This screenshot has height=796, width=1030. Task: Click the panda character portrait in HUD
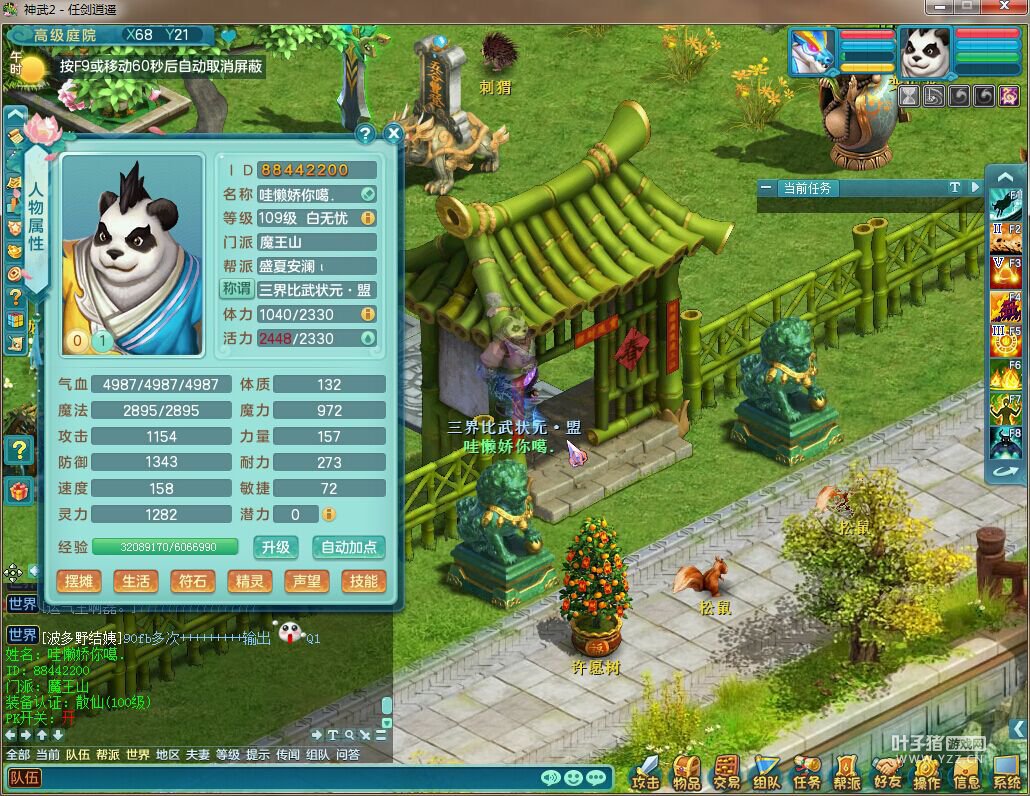925,52
